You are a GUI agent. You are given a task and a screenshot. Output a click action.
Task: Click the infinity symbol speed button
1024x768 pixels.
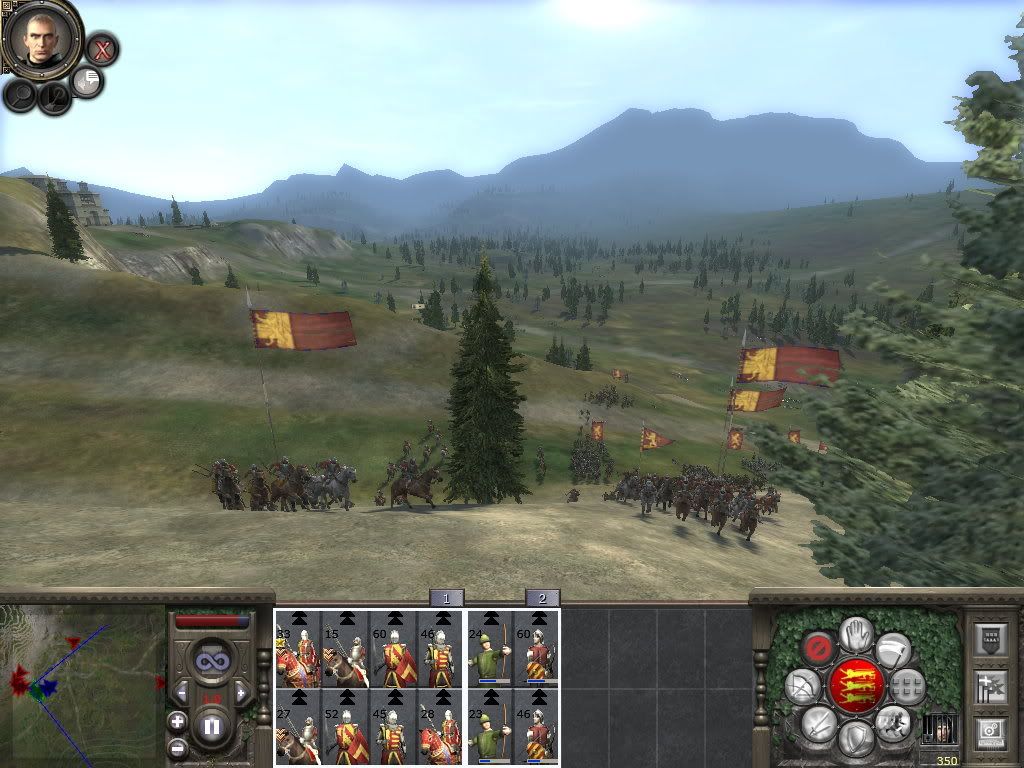(211, 661)
